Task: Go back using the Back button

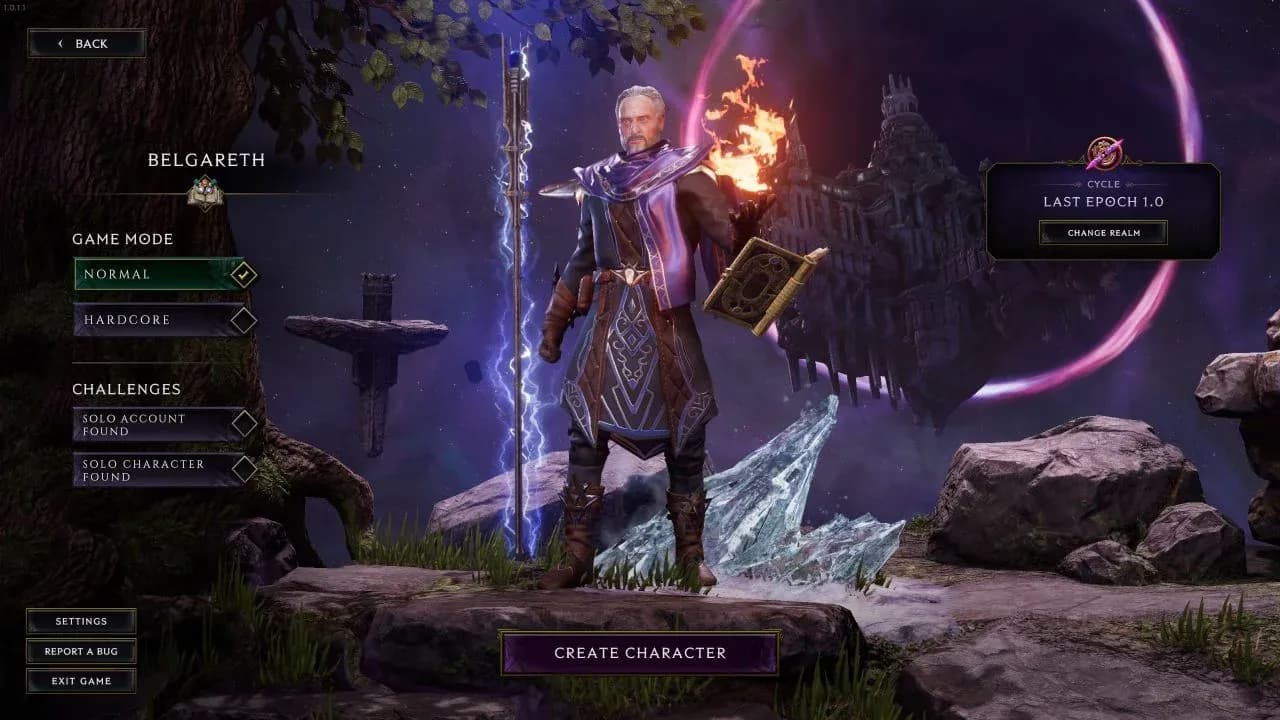Action: click(x=86, y=43)
